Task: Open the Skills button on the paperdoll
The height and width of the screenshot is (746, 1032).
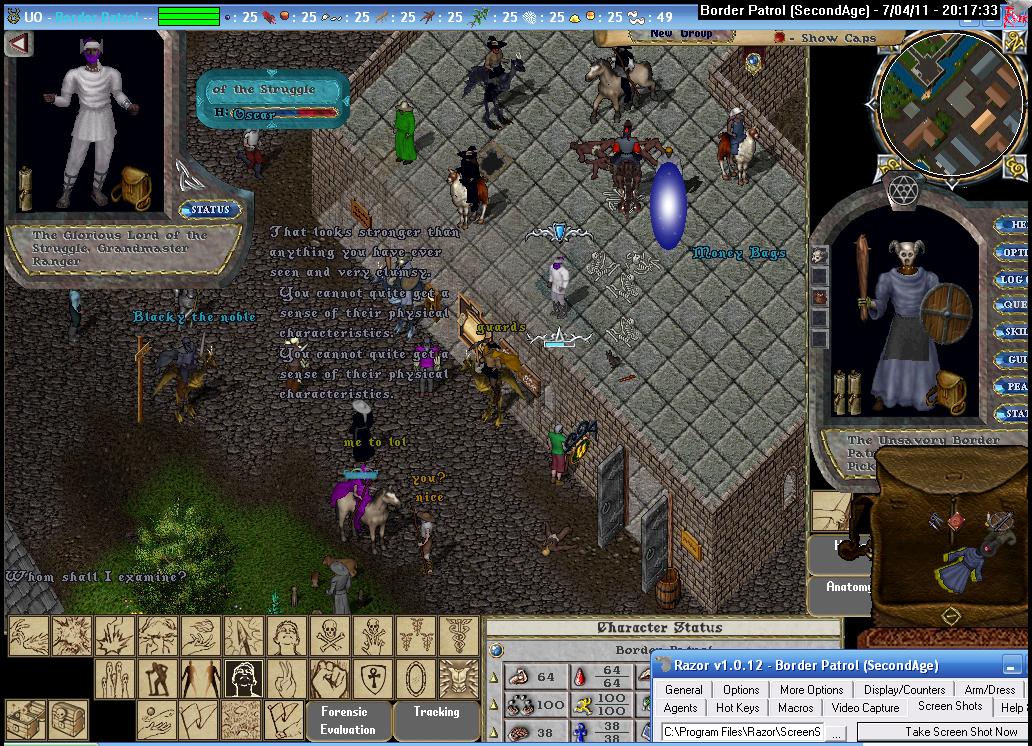Action: (x=1014, y=332)
